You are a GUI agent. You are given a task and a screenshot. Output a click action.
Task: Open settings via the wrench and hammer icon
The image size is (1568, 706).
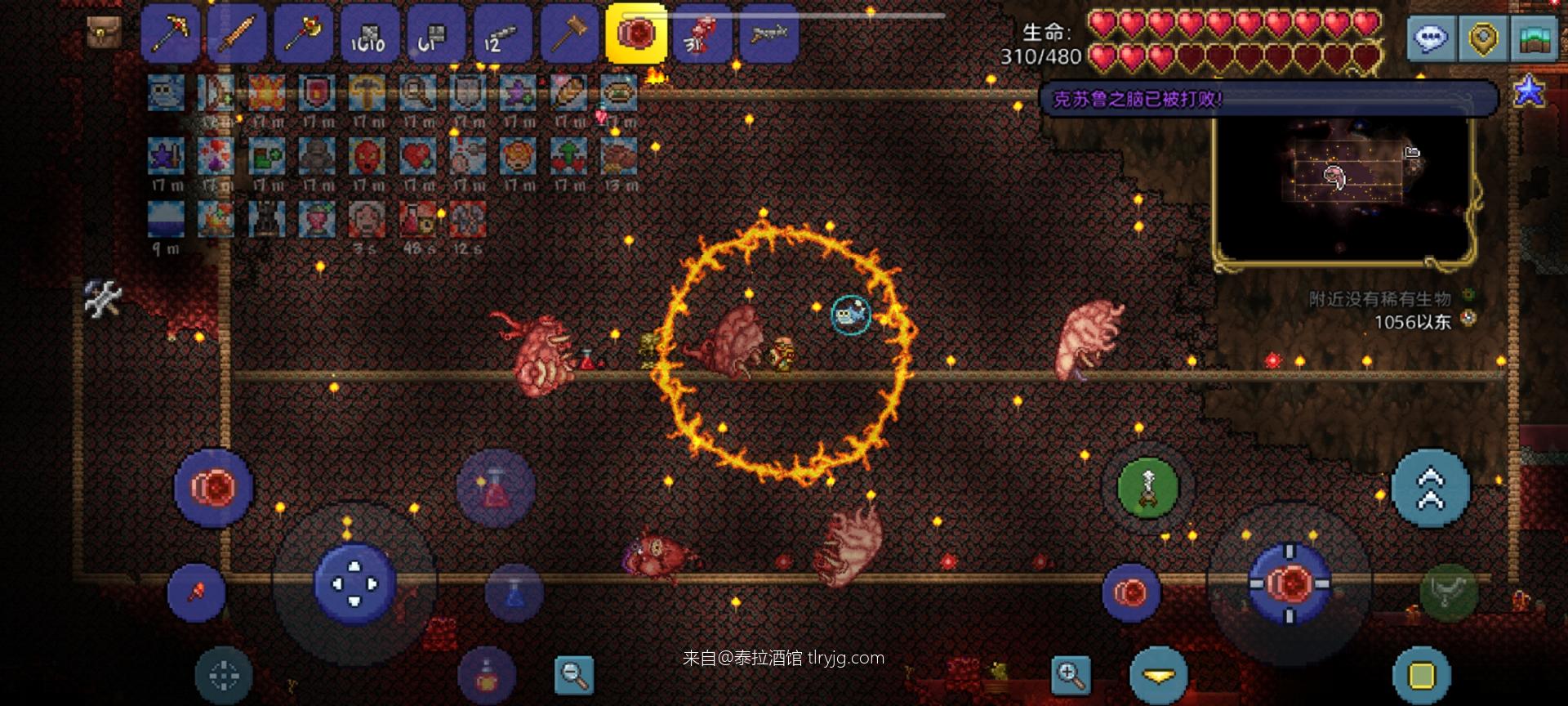[x=103, y=298]
